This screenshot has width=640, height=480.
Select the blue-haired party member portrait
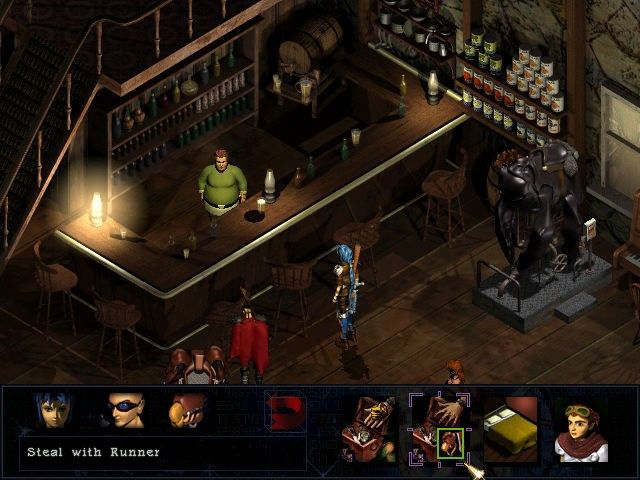(x=53, y=412)
